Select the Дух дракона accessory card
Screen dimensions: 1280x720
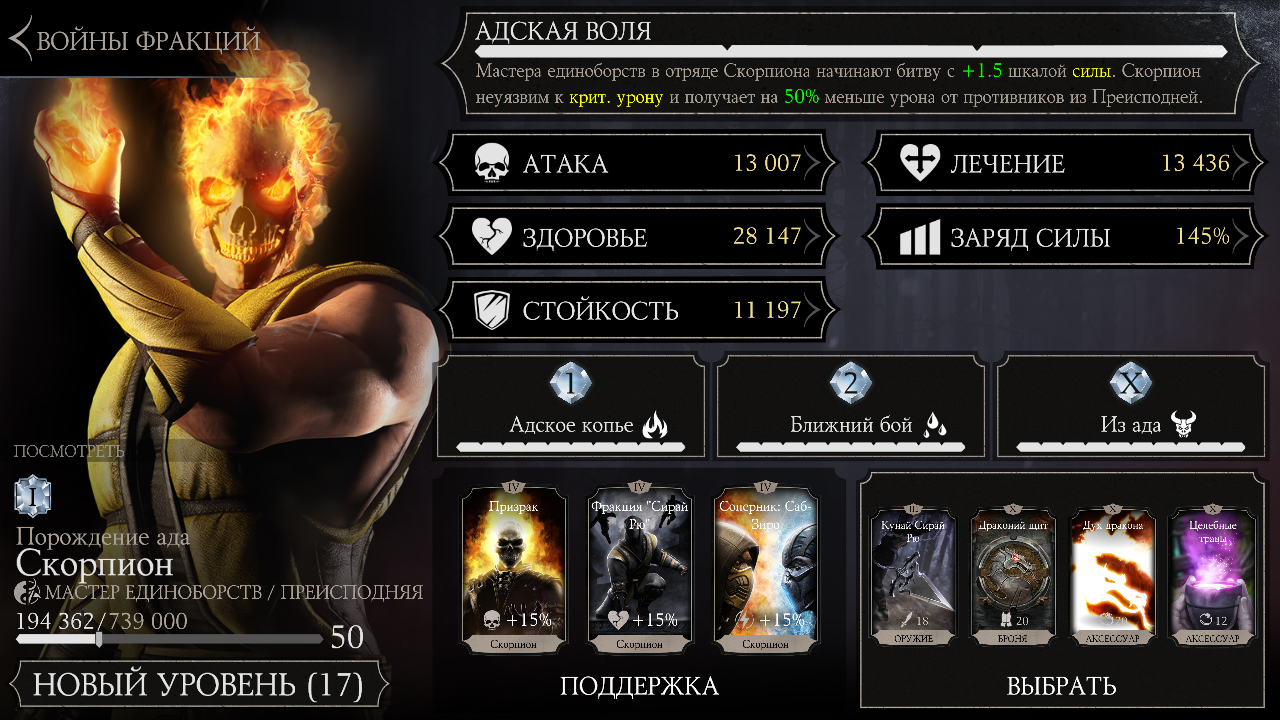pyautogui.click(x=1113, y=575)
